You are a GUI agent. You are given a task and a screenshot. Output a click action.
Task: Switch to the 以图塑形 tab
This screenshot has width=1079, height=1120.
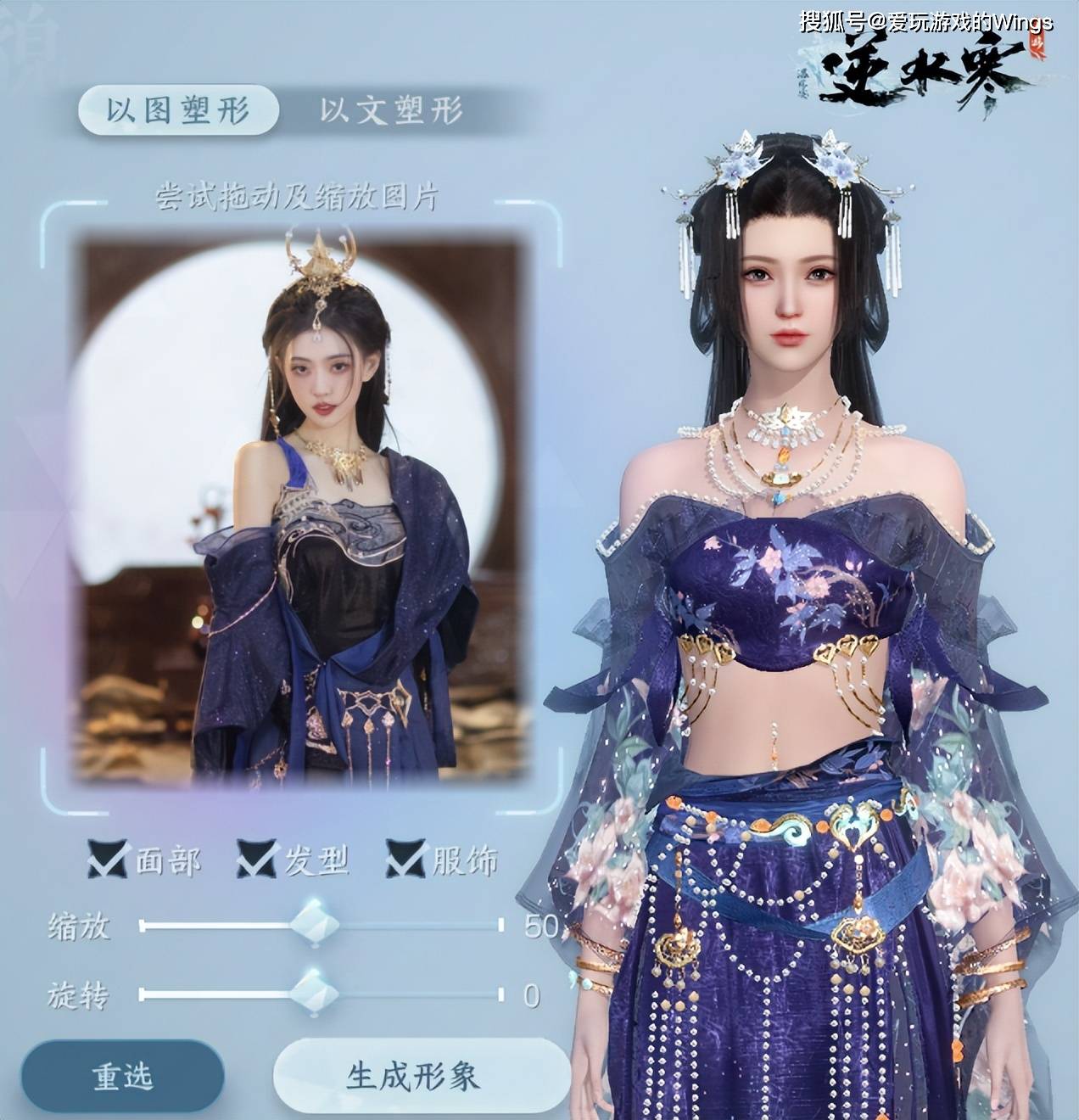click(x=178, y=110)
